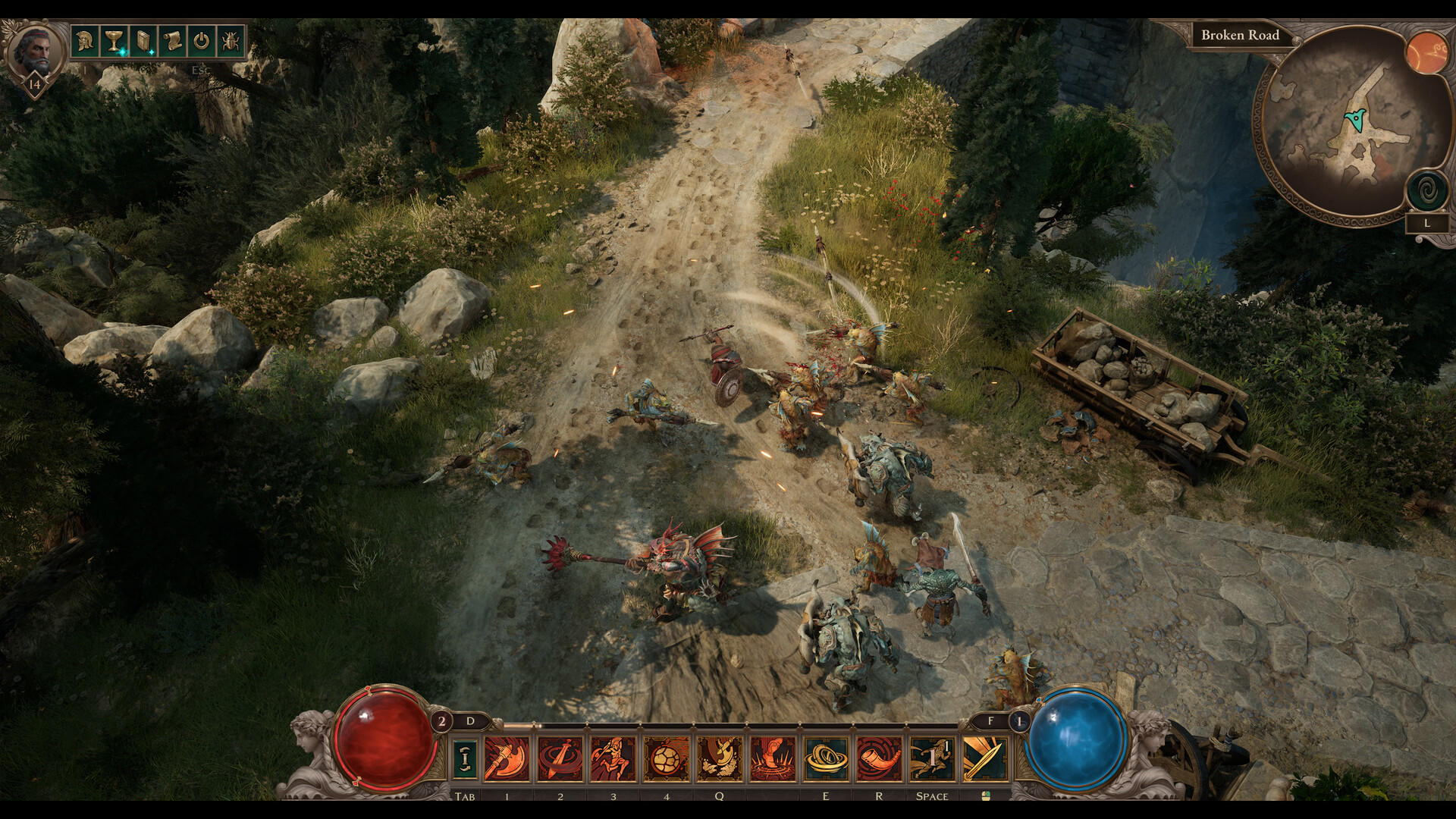
Task: Click the power button settings icon
Action: [201, 42]
